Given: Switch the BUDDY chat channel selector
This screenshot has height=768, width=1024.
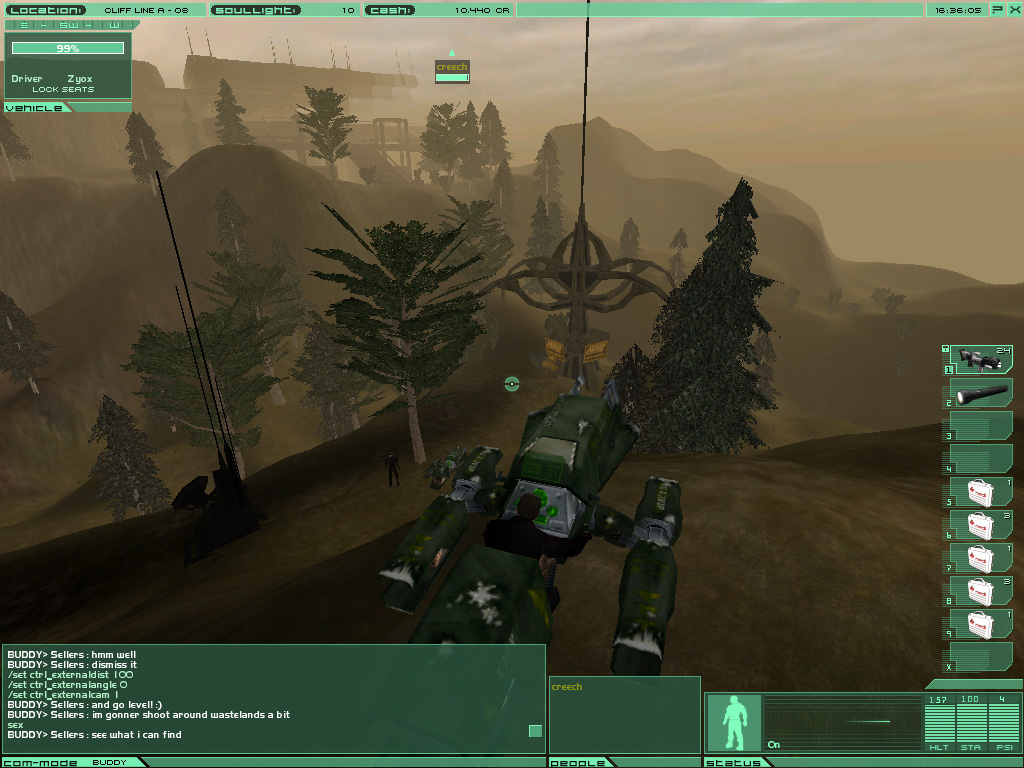Looking at the screenshot, I should point(110,762).
